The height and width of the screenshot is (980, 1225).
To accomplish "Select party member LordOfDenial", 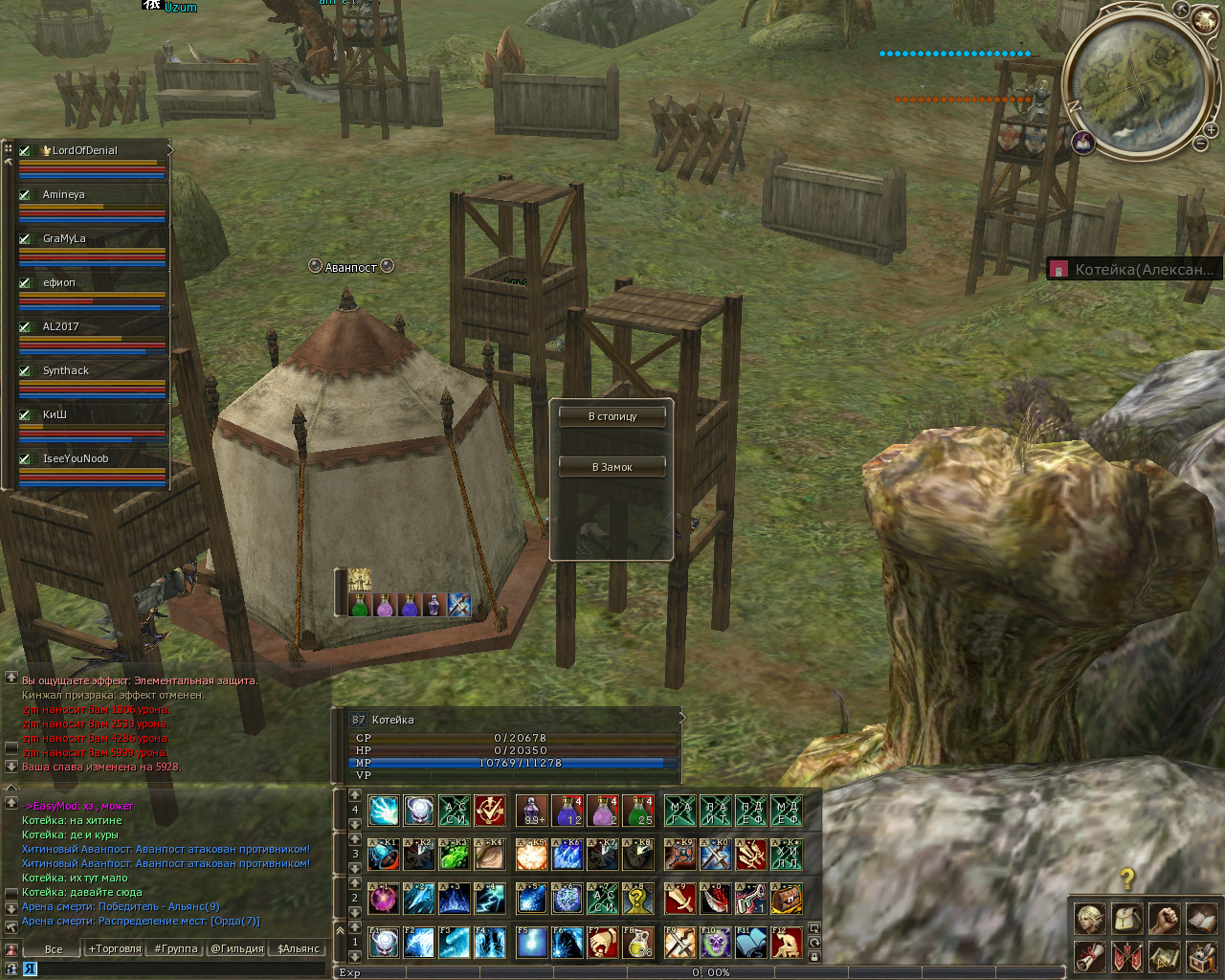I will pyautogui.click(x=84, y=150).
